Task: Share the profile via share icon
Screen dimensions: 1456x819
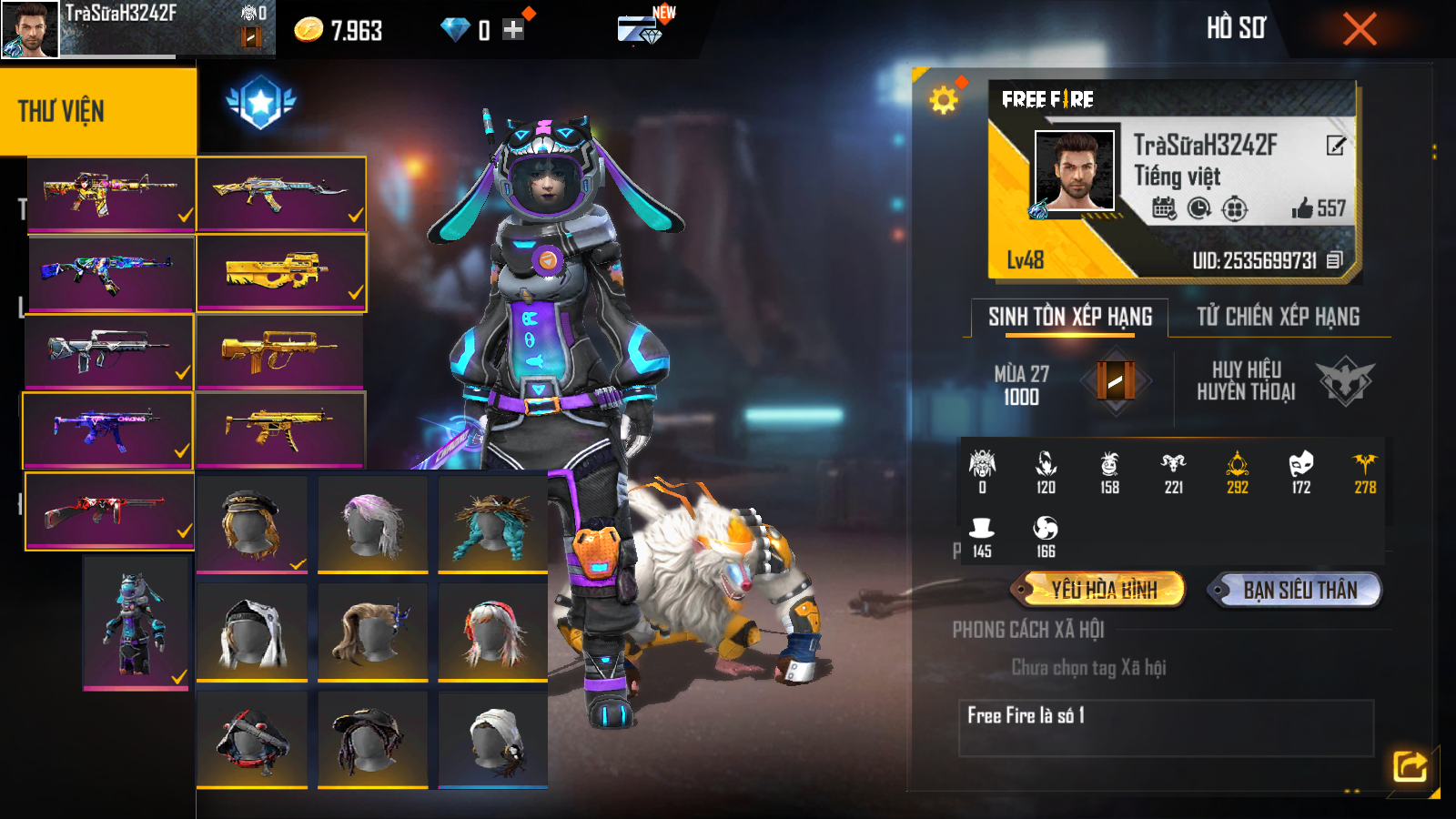Action: click(x=1410, y=766)
